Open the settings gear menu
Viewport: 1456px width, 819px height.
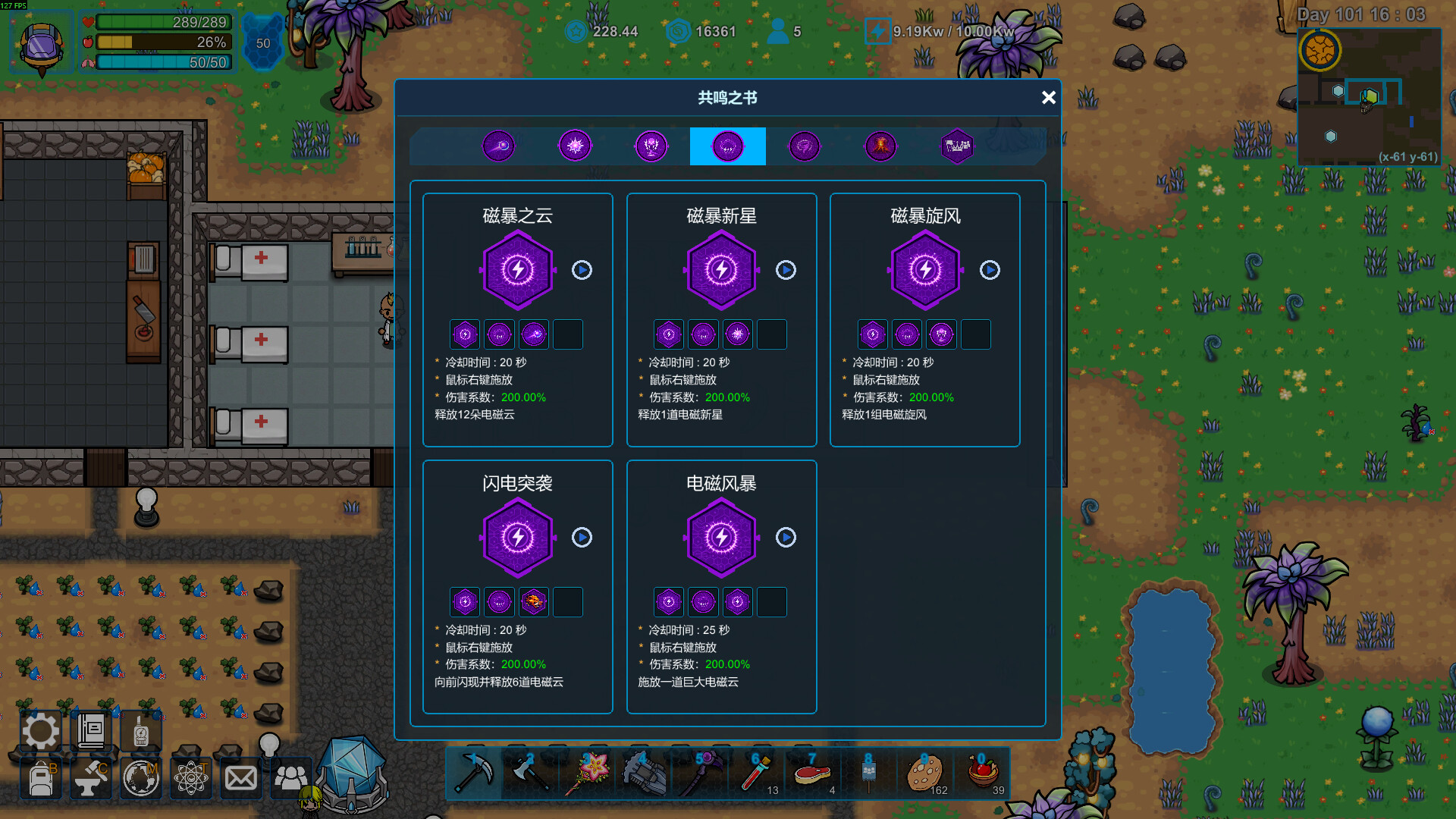(40, 732)
